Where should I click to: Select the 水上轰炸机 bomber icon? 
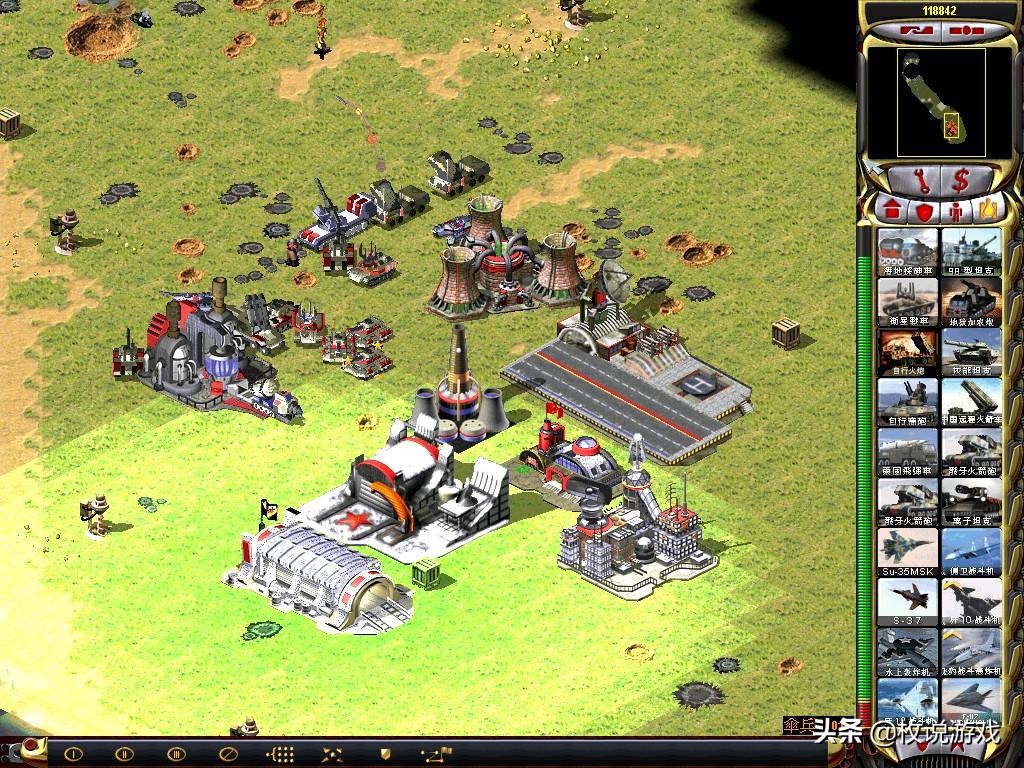(908, 651)
